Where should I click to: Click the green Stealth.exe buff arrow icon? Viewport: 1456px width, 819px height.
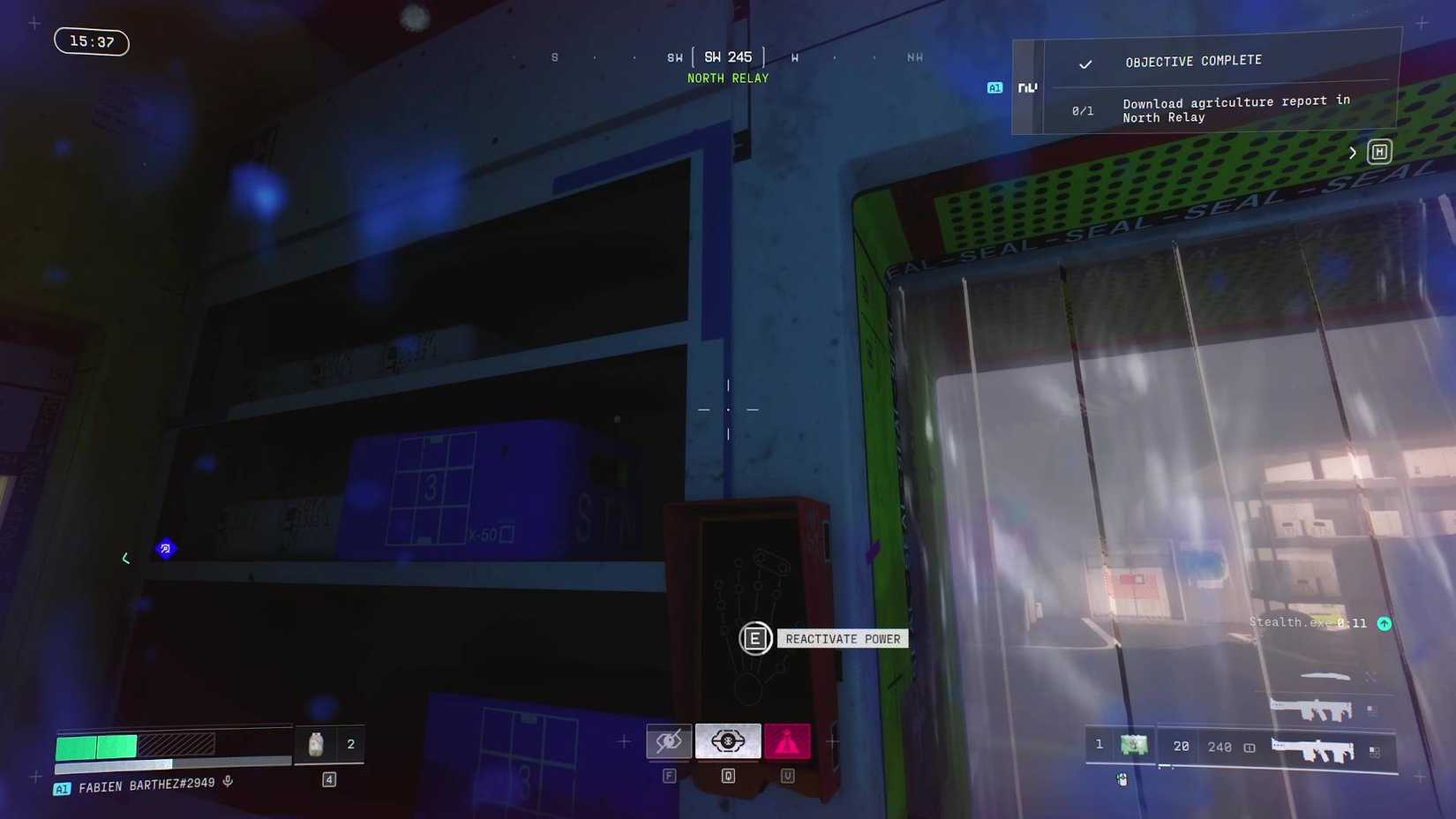point(1384,623)
